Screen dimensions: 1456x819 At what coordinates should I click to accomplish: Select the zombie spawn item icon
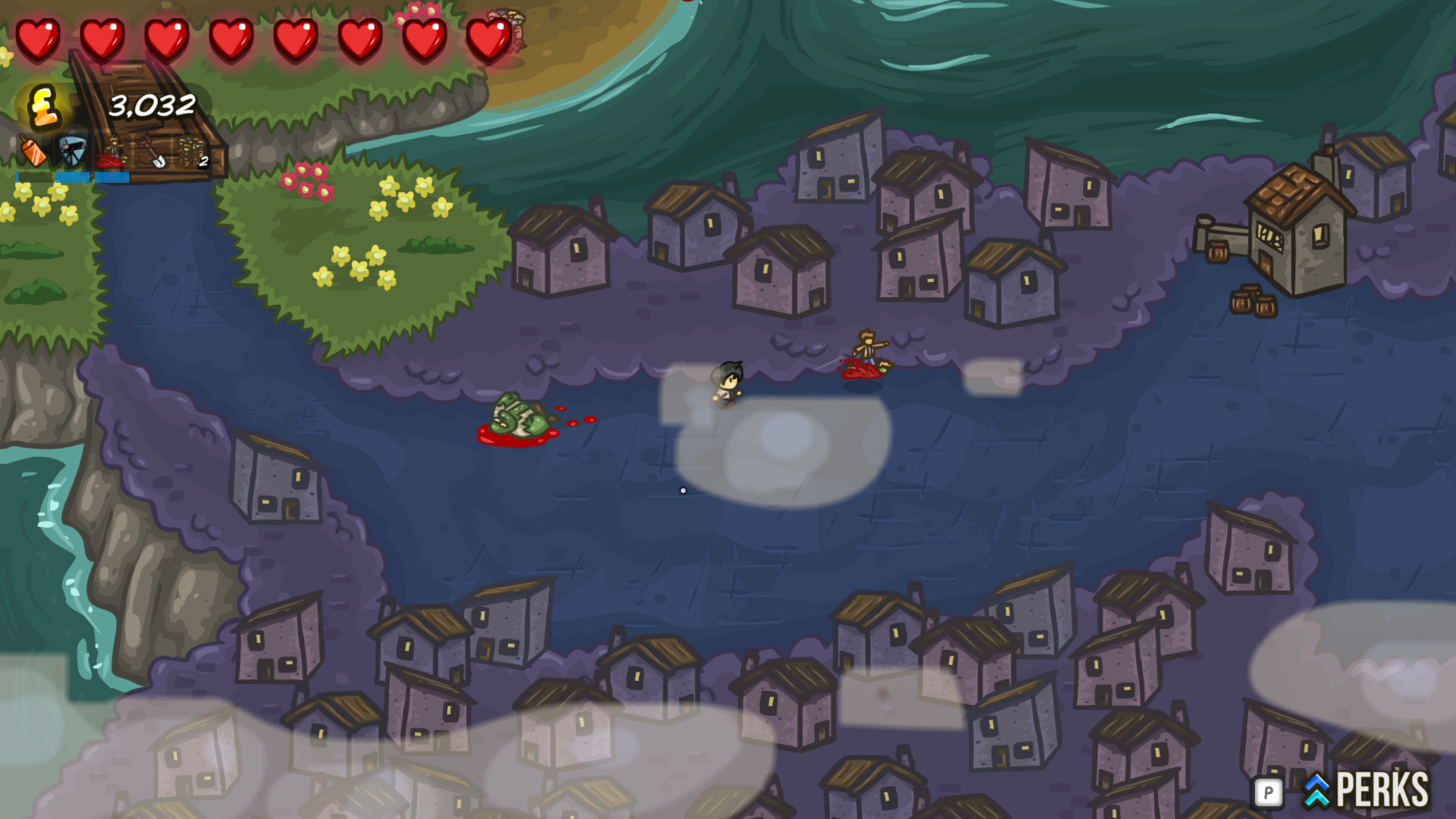point(114,152)
